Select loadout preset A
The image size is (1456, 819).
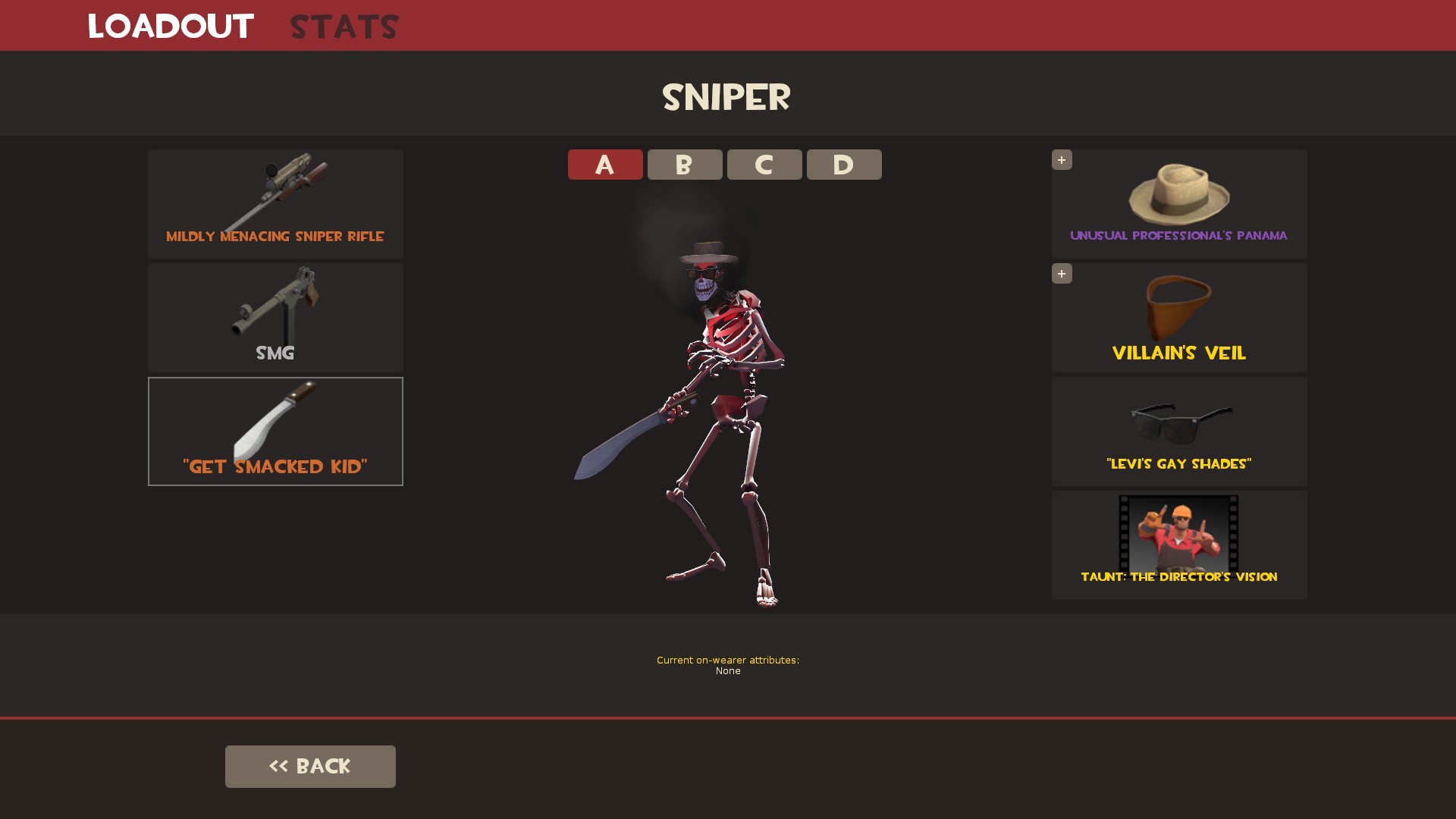(605, 165)
